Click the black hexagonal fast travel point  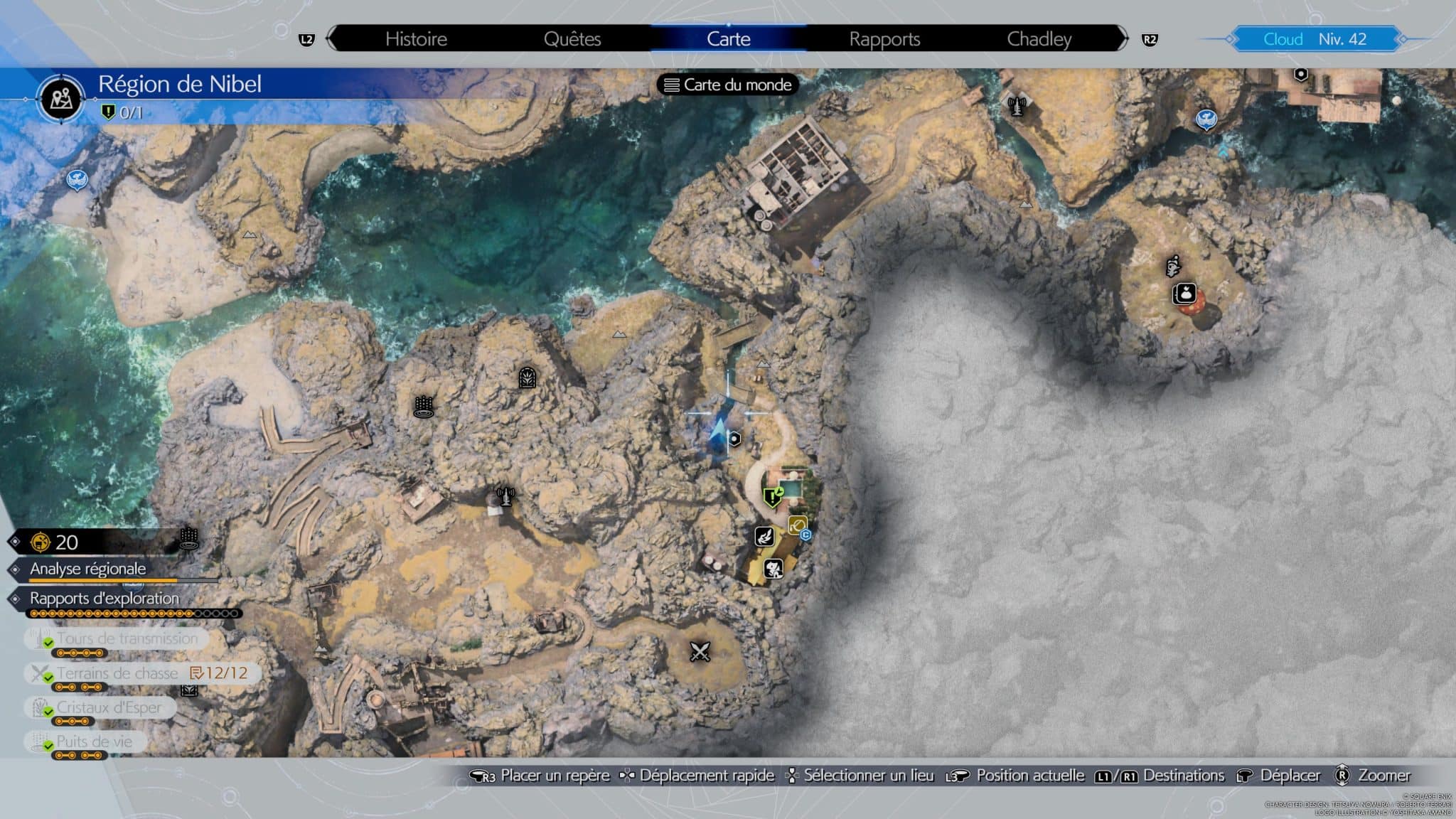[735, 439]
